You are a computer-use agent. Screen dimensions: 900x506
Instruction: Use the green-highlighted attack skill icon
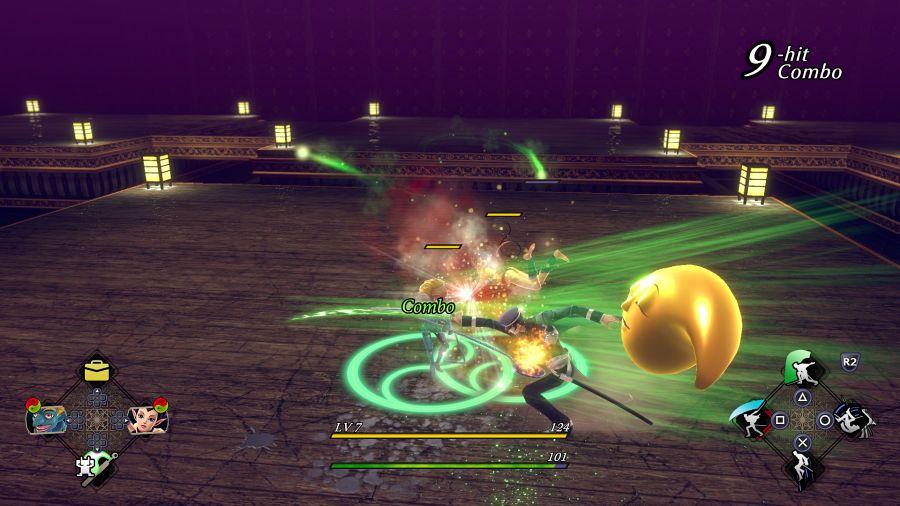pyautogui.click(x=803, y=370)
